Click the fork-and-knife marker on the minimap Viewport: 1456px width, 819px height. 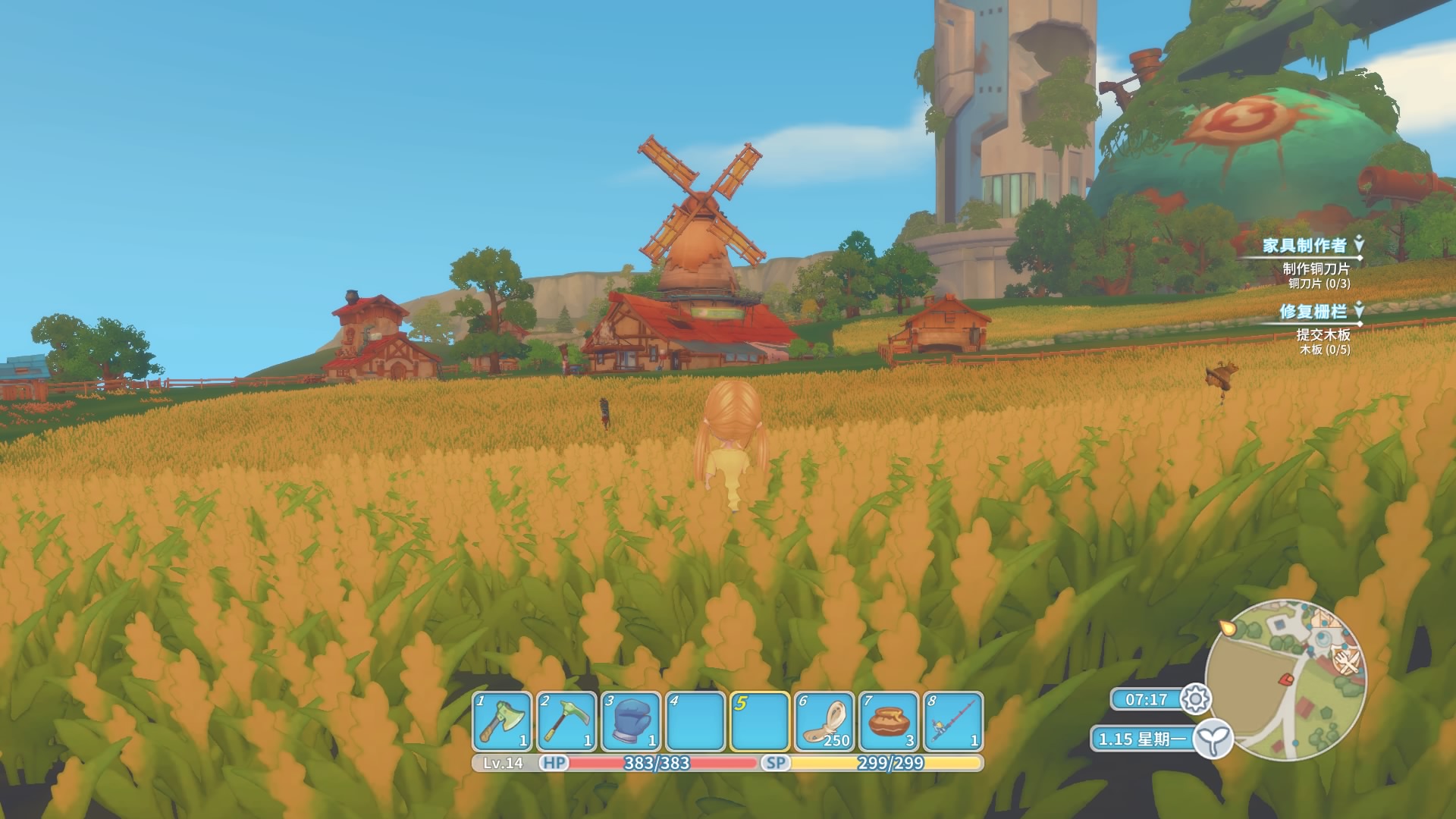(1348, 663)
